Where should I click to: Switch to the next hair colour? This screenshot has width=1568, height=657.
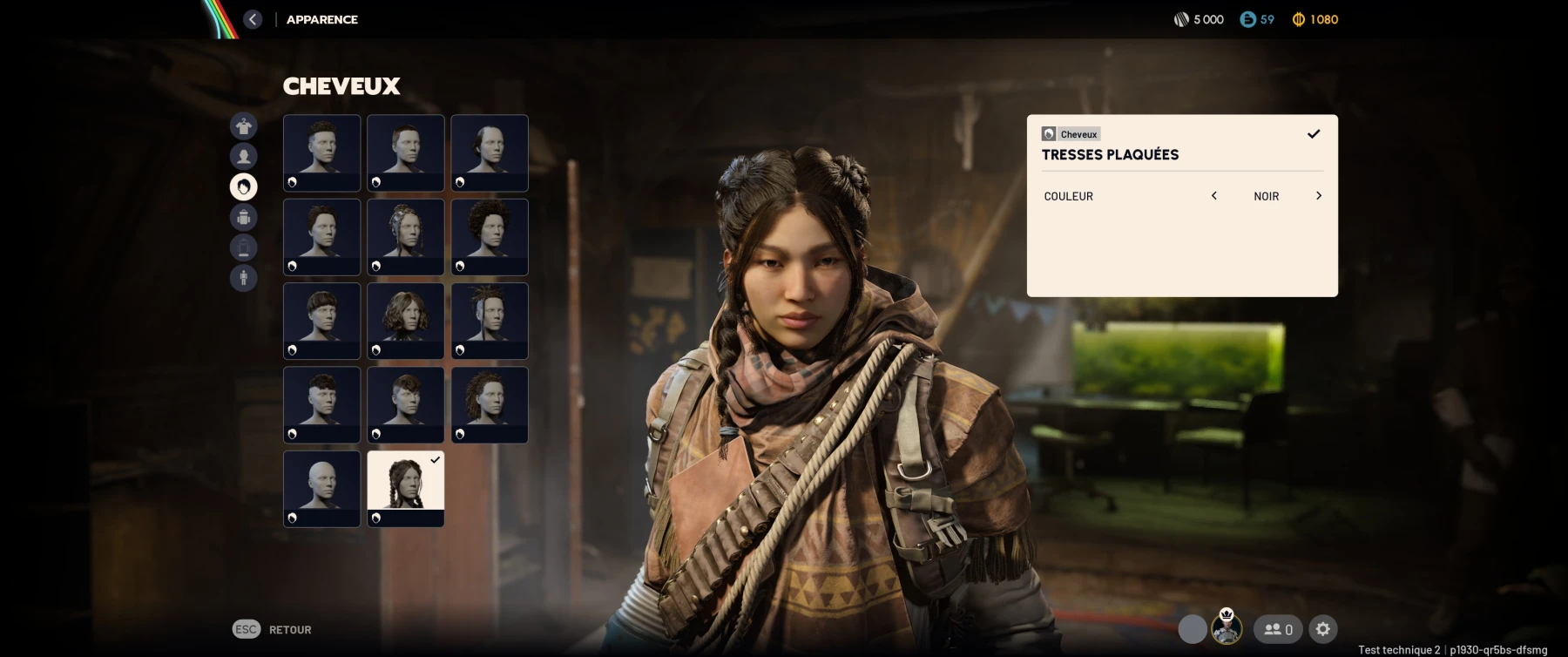[x=1319, y=196]
